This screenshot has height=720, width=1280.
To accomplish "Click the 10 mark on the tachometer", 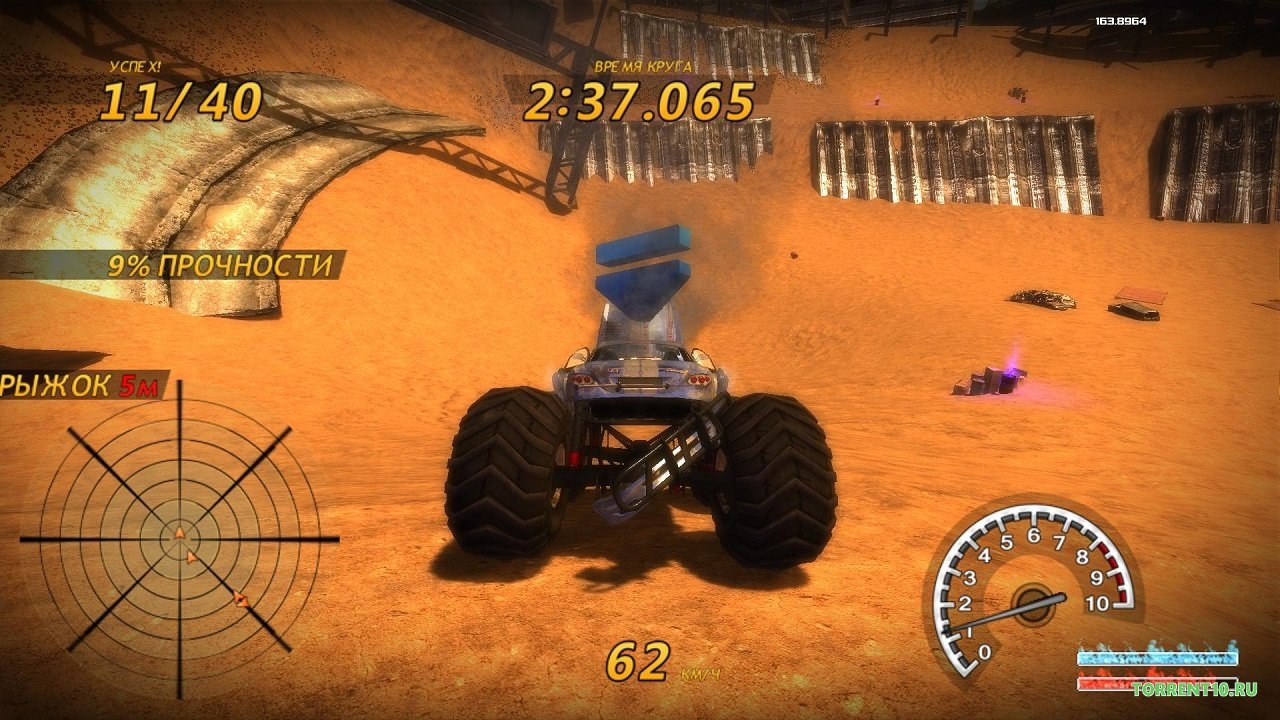I will coord(1097,602).
